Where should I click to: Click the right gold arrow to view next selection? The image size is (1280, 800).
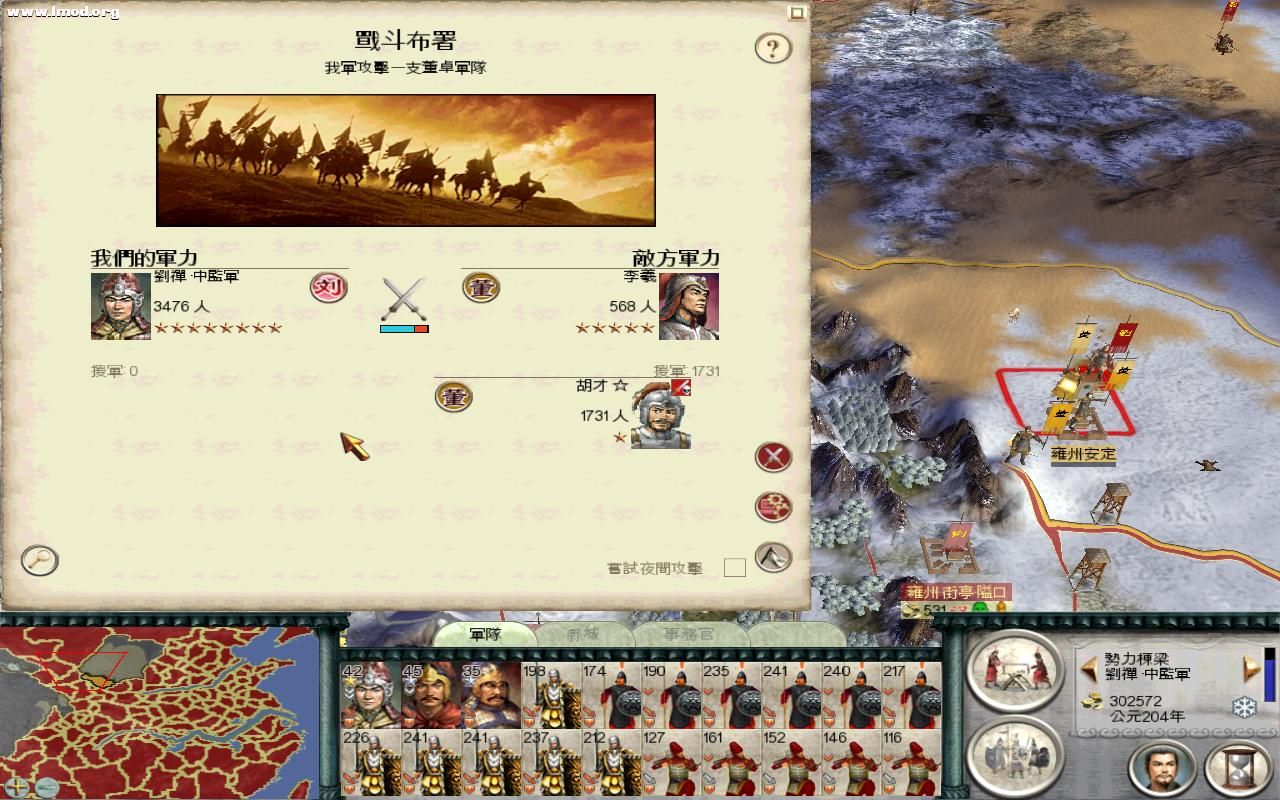coord(1251,667)
